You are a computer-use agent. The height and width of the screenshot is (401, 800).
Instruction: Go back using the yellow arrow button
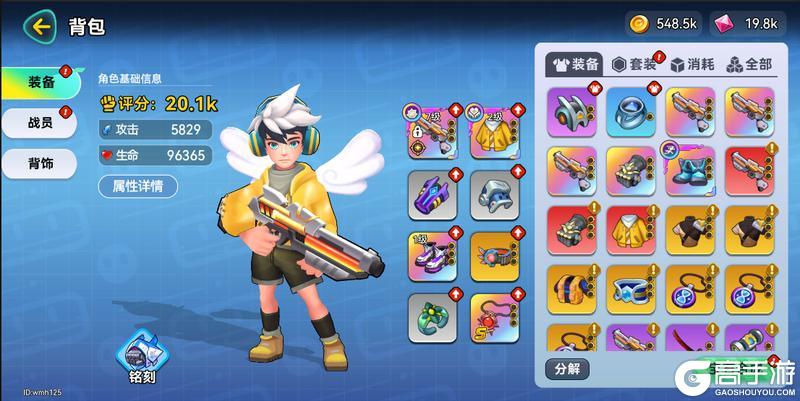[x=41, y=27]
